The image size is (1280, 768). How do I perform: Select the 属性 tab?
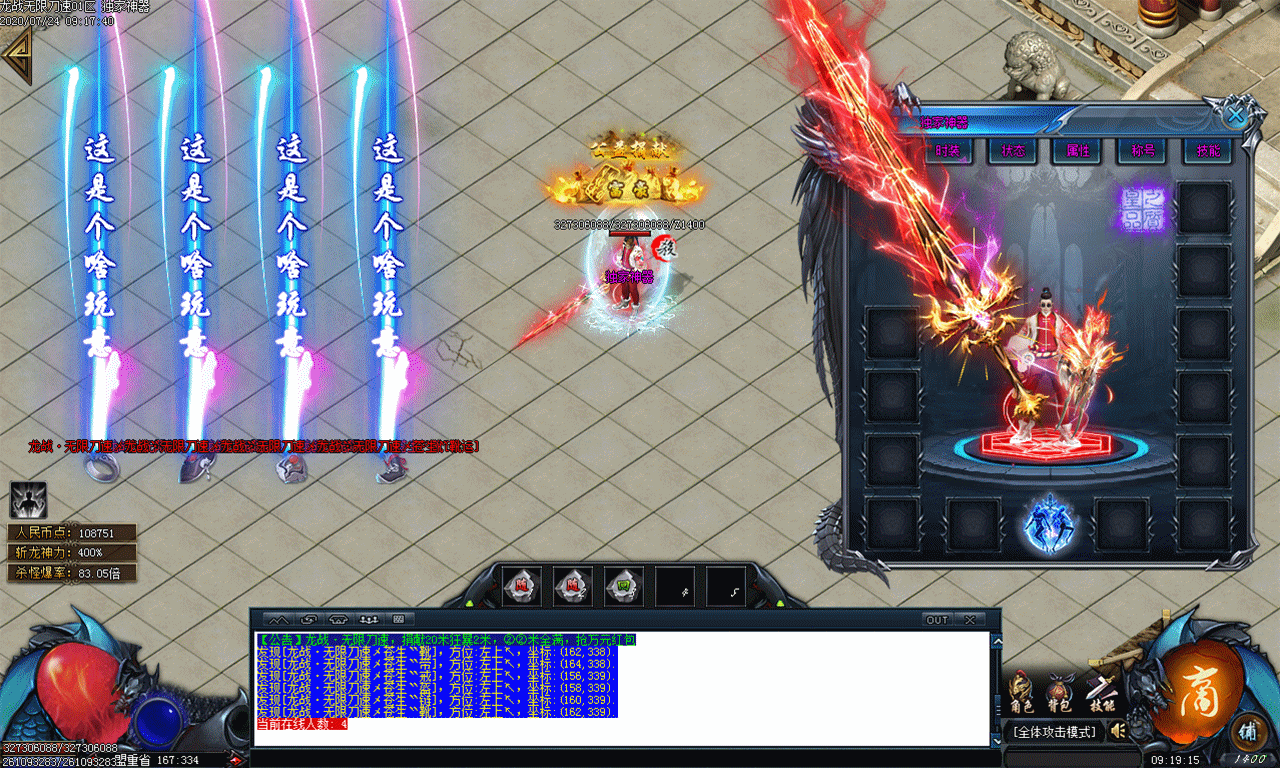[1077, 151]
